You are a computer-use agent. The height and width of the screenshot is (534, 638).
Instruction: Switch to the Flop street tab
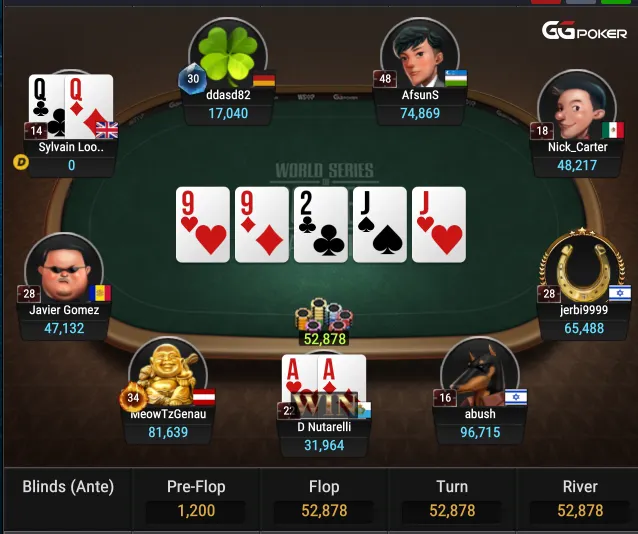[x=323, y=498]
